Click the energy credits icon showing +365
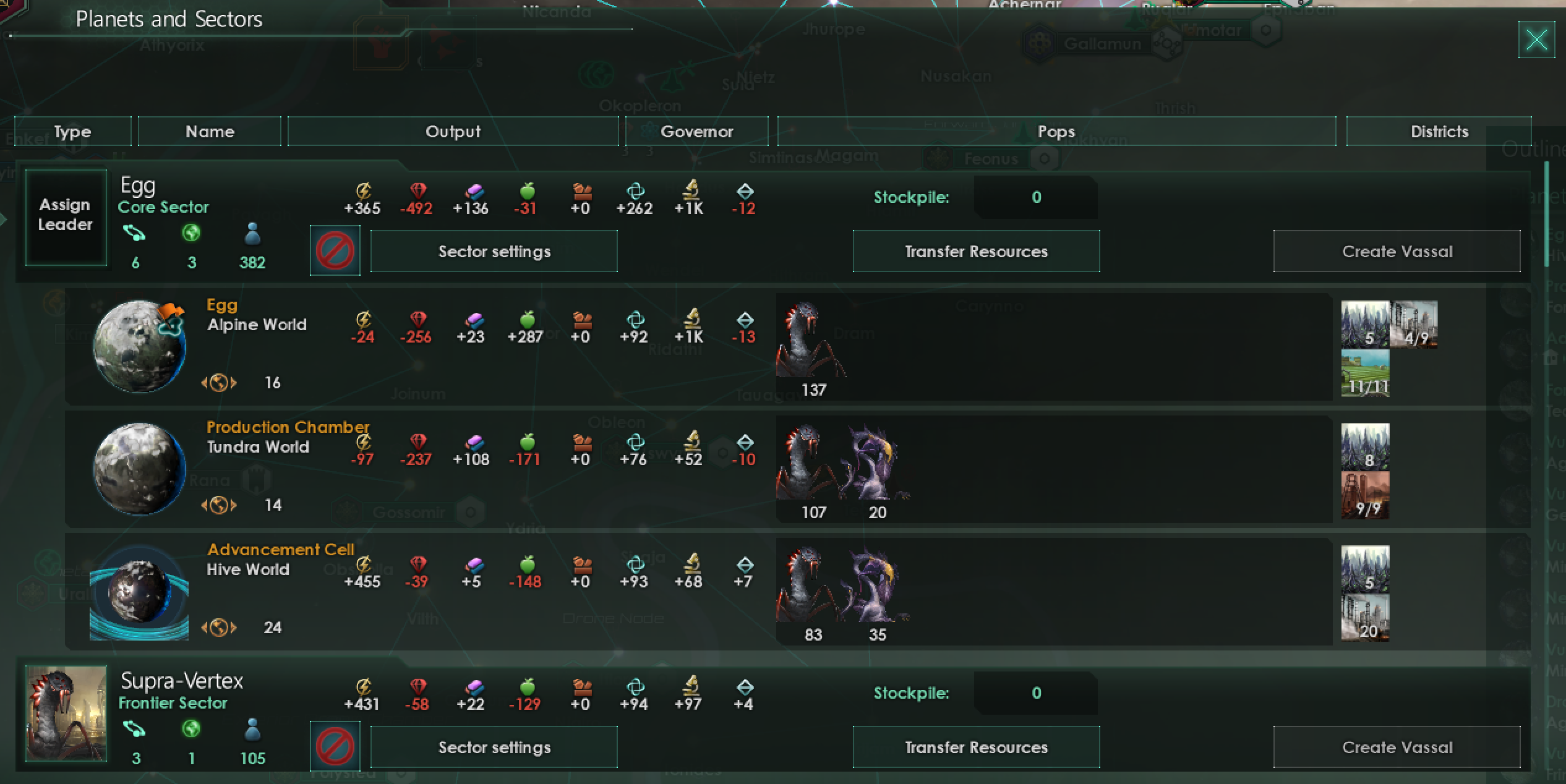Image resolution: width=1566 pixels, height=784 pixels. (x=363, y=190)
